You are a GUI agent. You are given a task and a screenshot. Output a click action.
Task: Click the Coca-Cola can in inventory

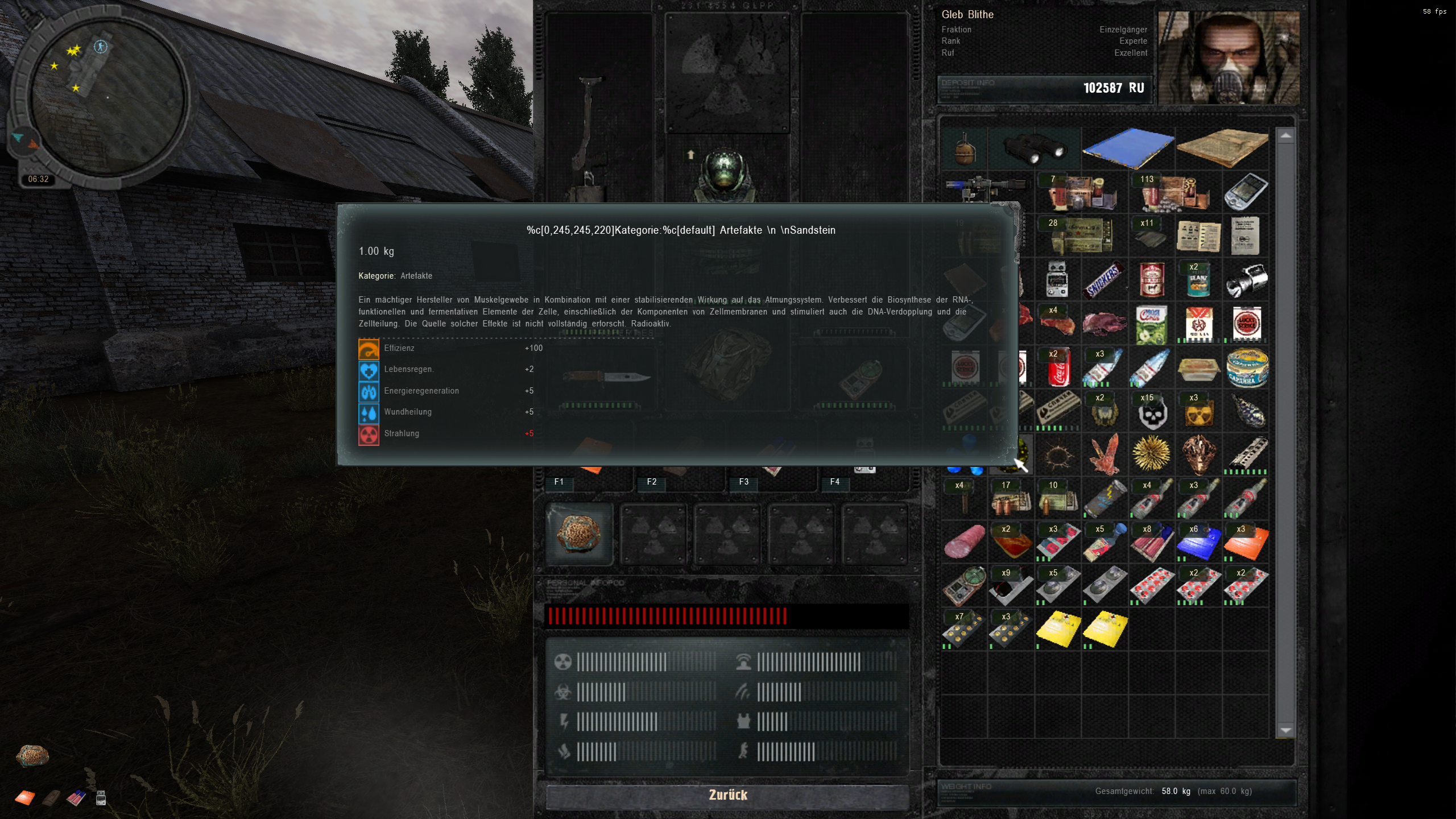1059,369
